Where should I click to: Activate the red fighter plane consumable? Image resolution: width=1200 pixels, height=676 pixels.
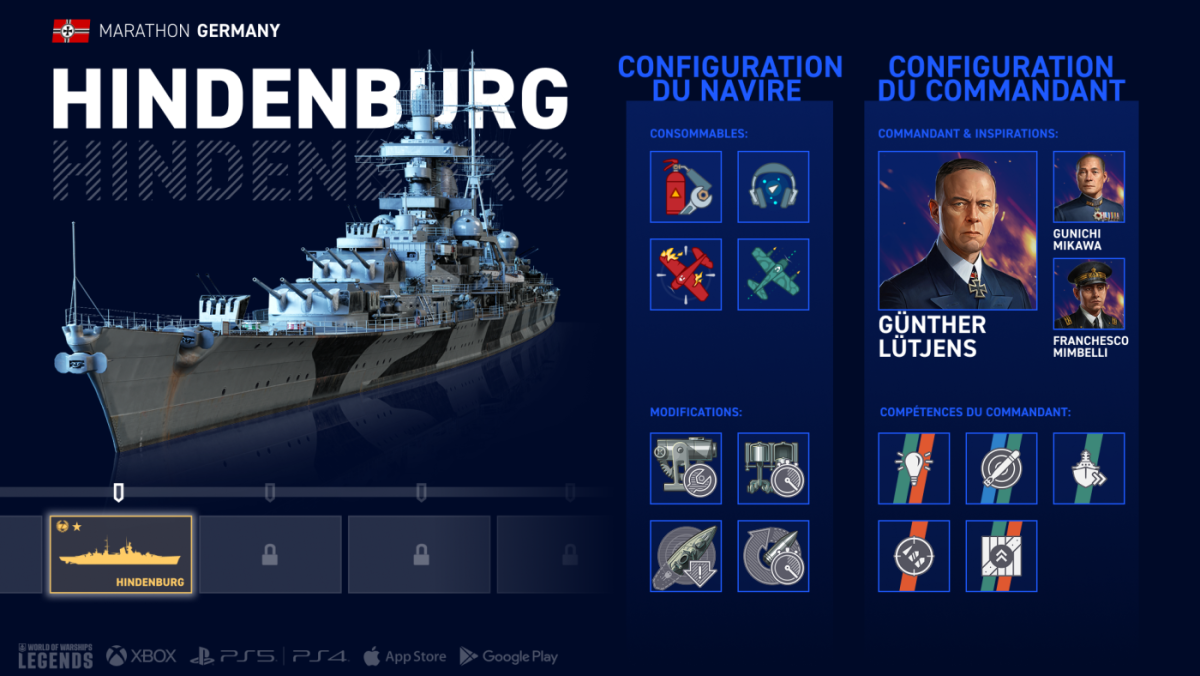686,274
